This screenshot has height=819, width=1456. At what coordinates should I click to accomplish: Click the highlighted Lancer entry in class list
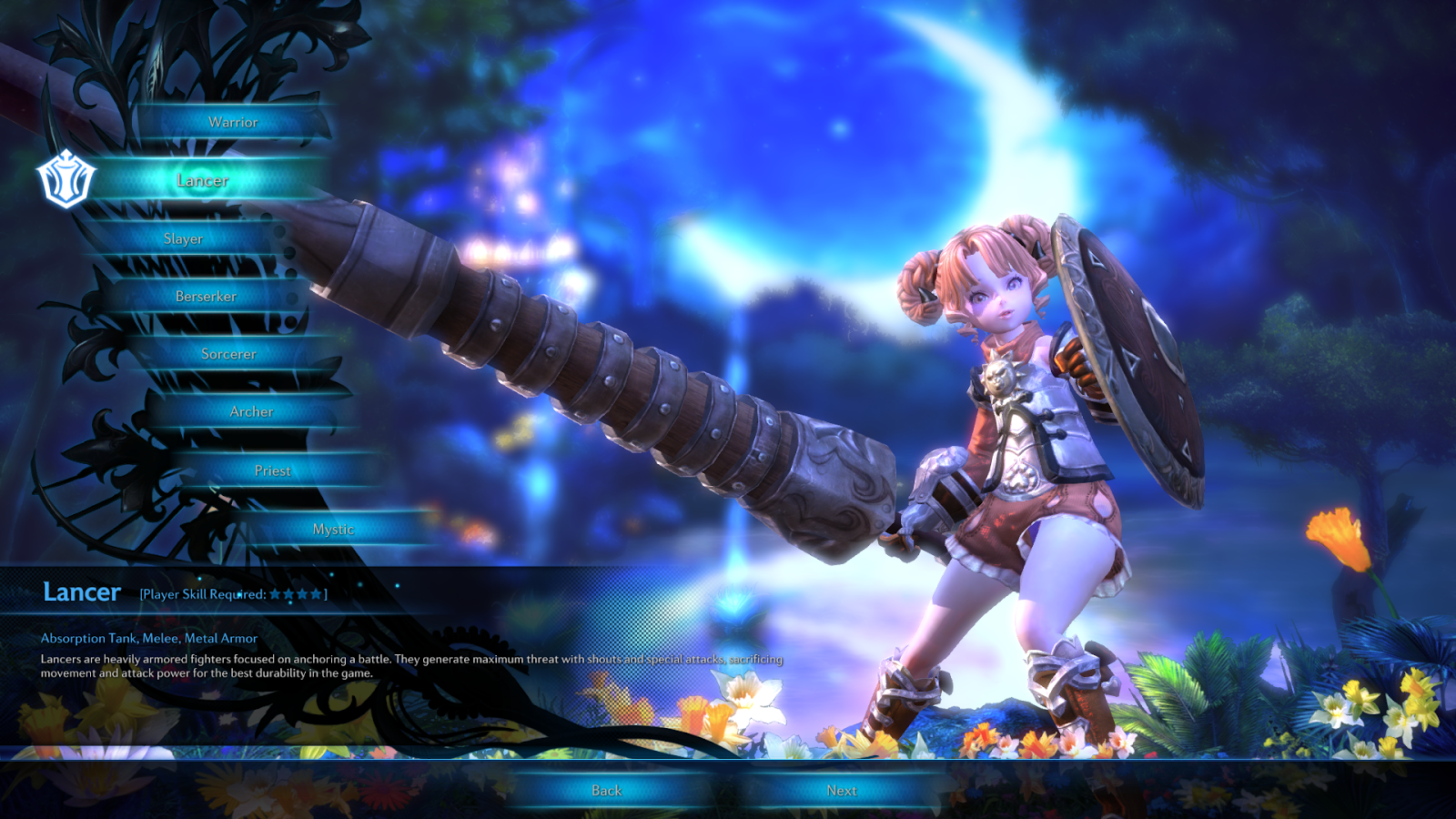click(202, 180)
